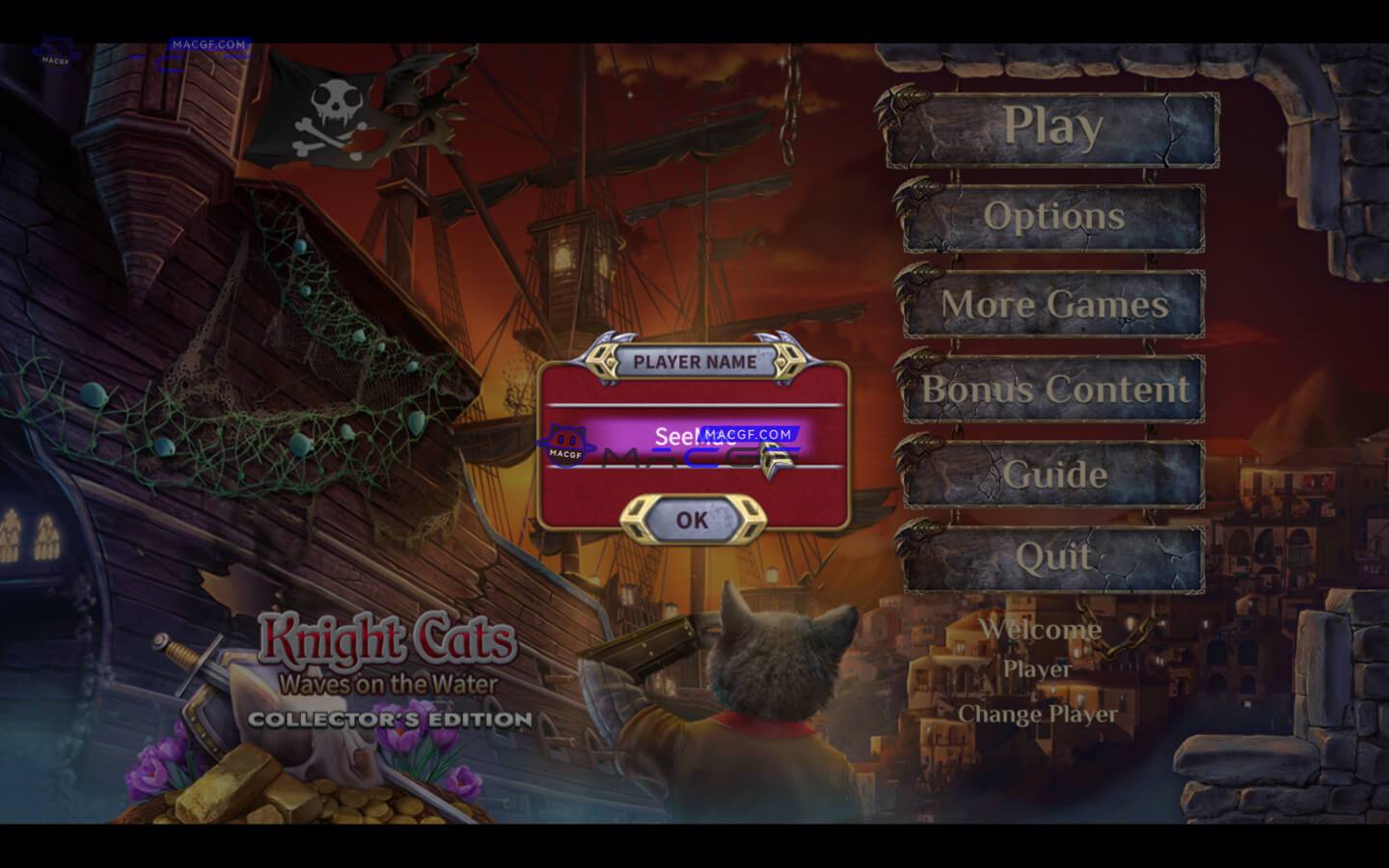
Task: Open the Options menu
Action: tap(1054, 218)
